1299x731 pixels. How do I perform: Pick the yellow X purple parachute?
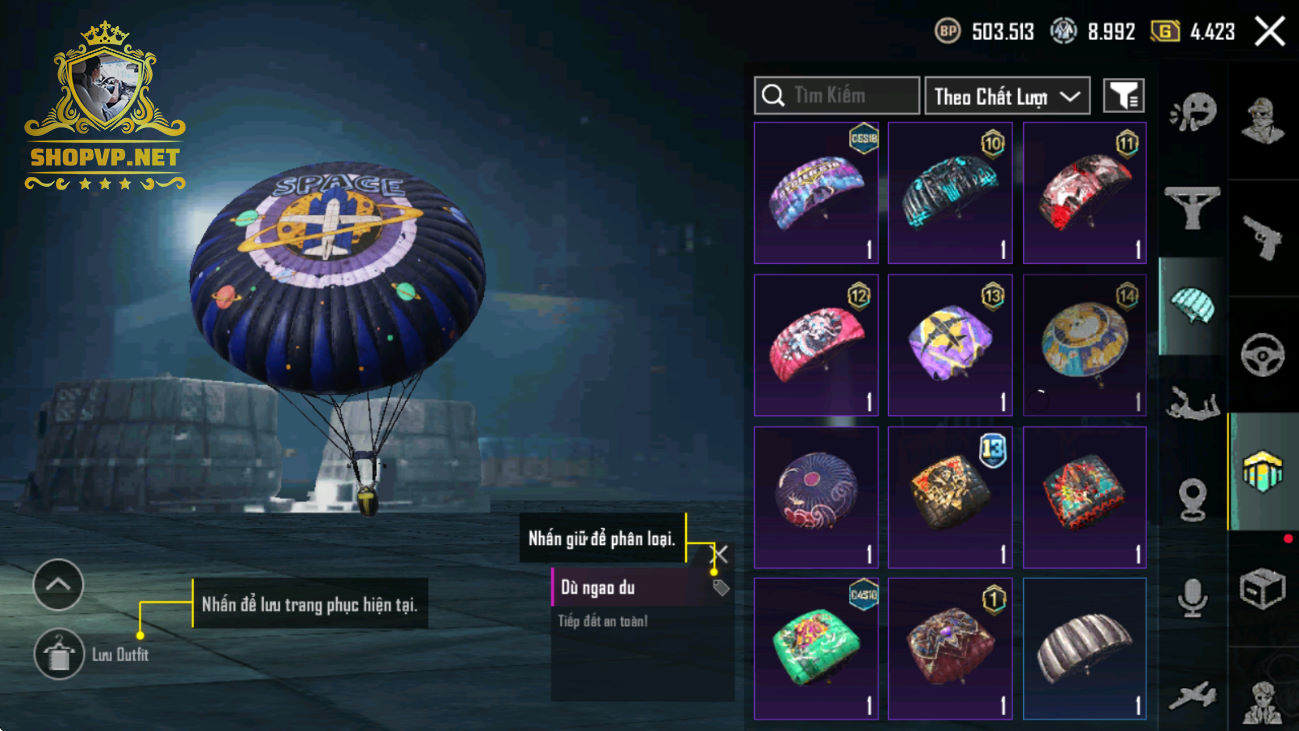coord(950,345)
